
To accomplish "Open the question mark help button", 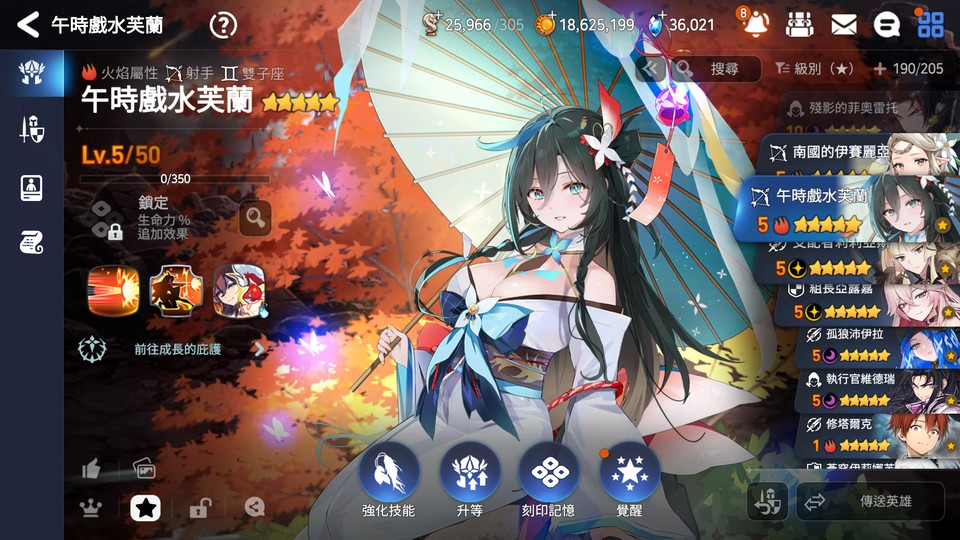I will [x=224, y=25].
